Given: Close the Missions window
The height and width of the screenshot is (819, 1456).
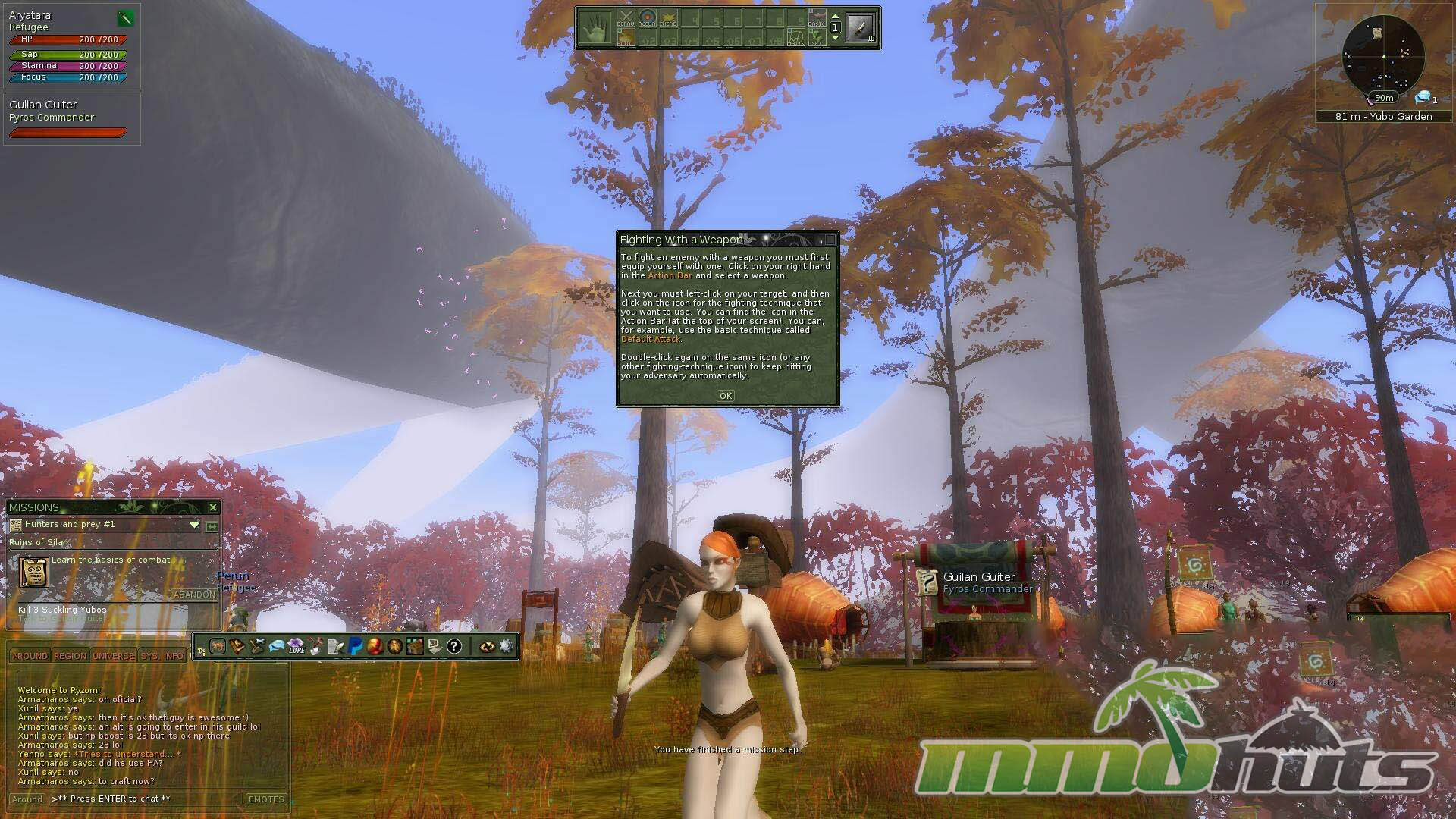Looking at the screenshot, I should tap(213, 507).
